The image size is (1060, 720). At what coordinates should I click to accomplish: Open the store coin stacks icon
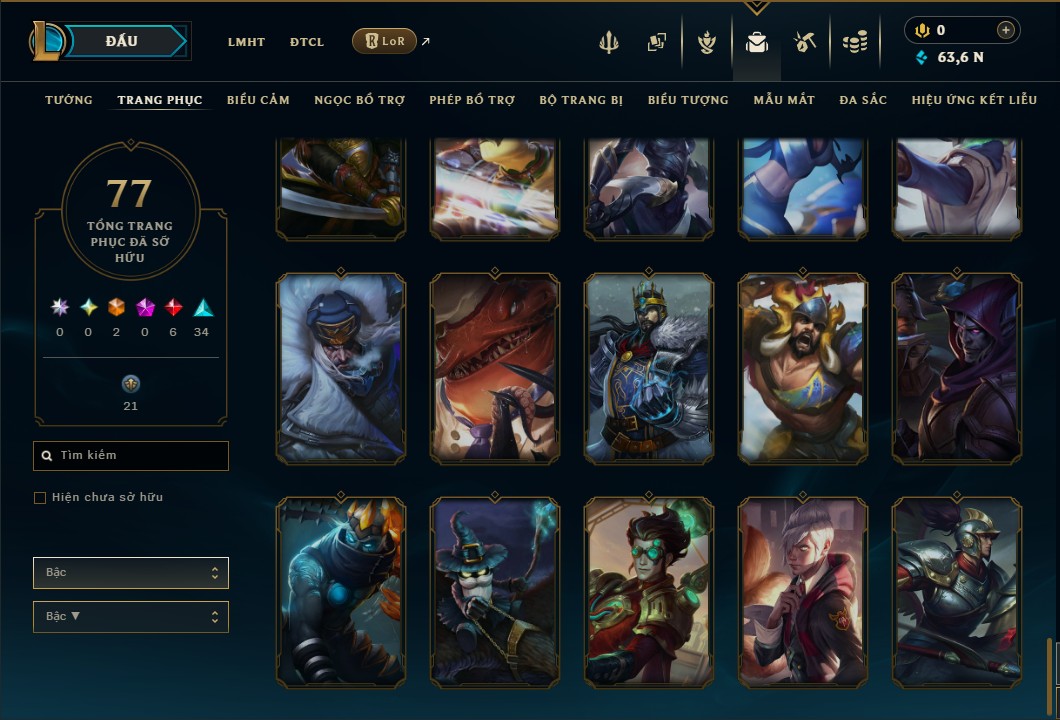pos(854,42)
